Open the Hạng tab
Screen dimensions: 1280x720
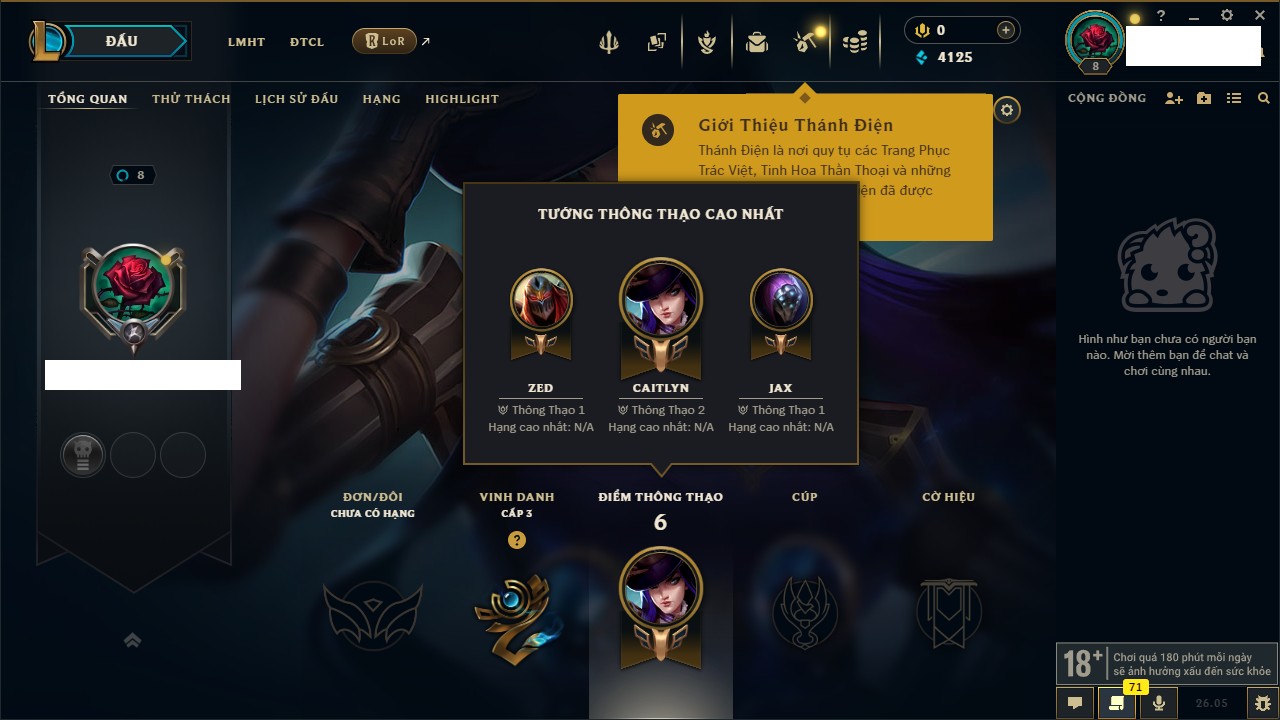click(x=381, y=99)
